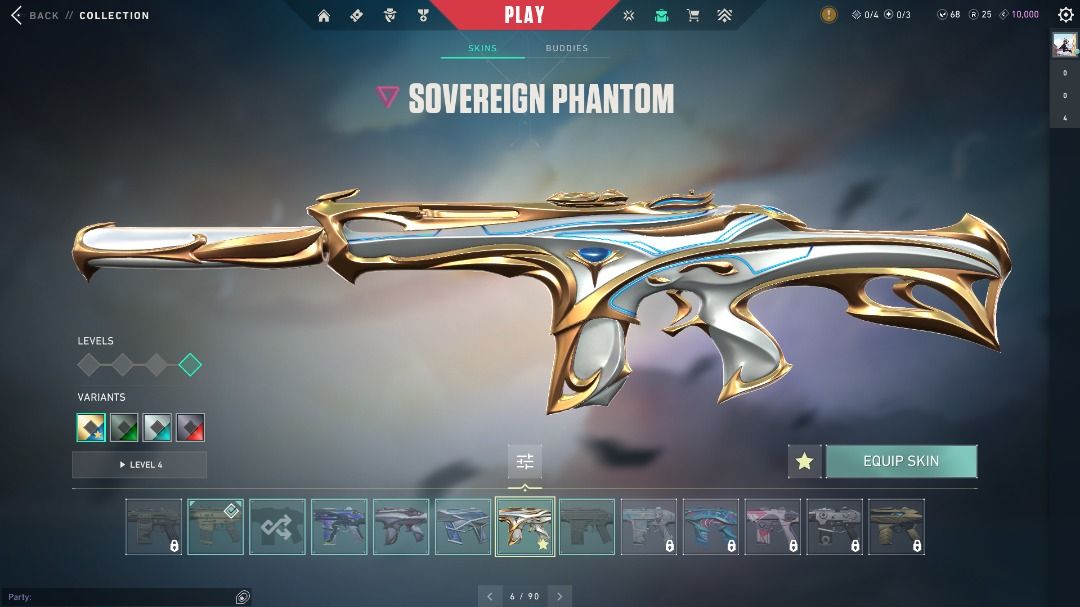This screenshot has width=1080, height=607.
Task: Switch to the Buddies tab
Action: click(567, 48)
